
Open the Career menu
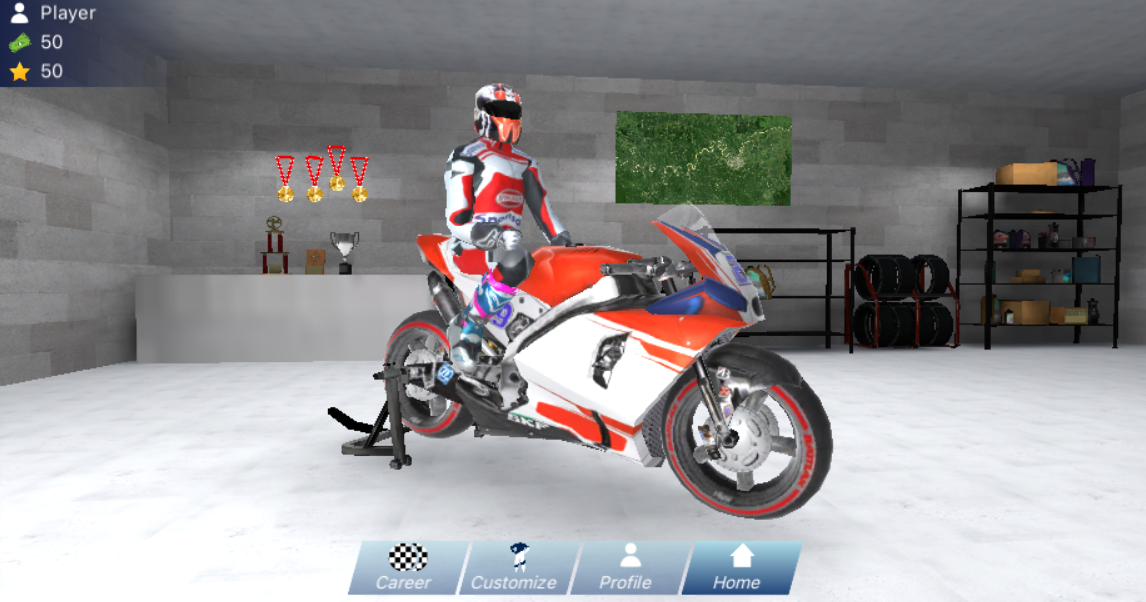coord(406,568)
